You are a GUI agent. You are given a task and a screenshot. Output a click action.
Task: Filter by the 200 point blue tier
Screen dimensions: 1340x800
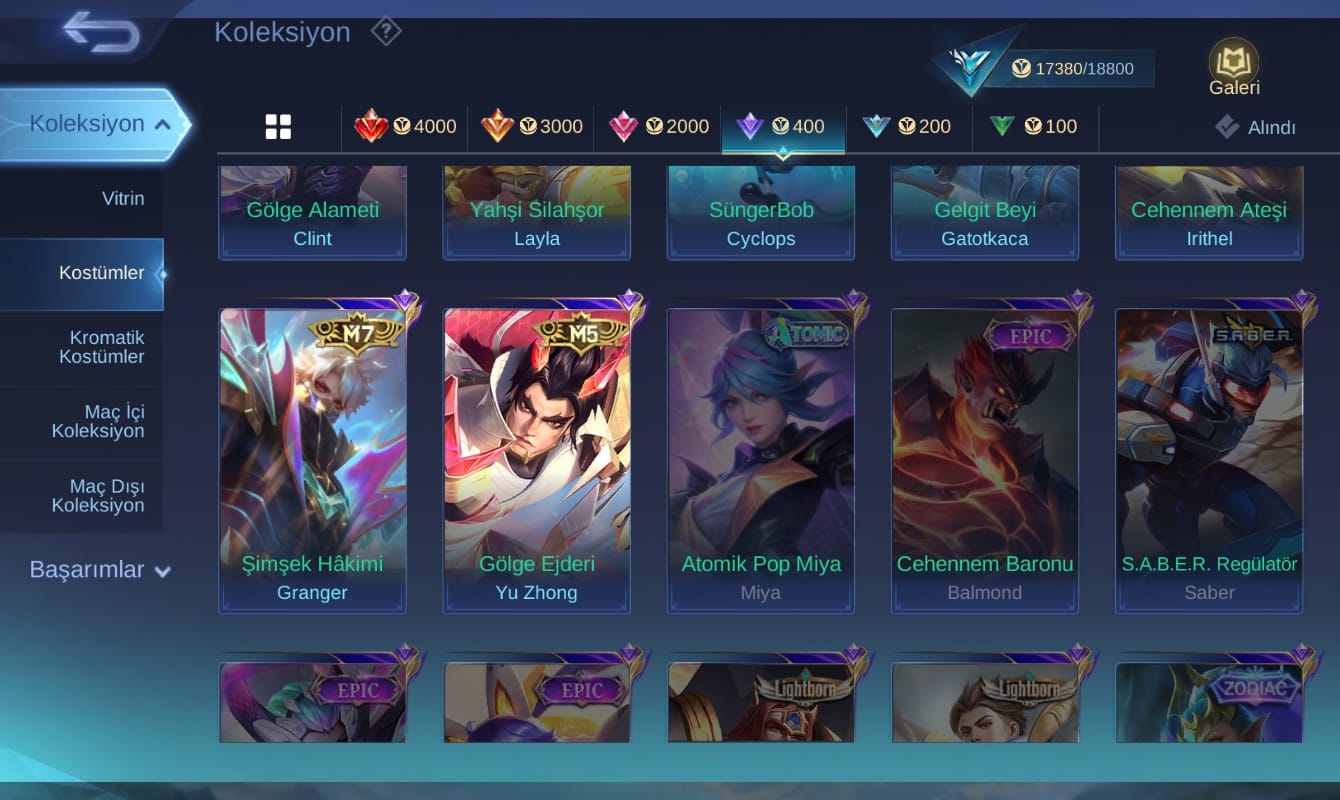tap(908, 127)
